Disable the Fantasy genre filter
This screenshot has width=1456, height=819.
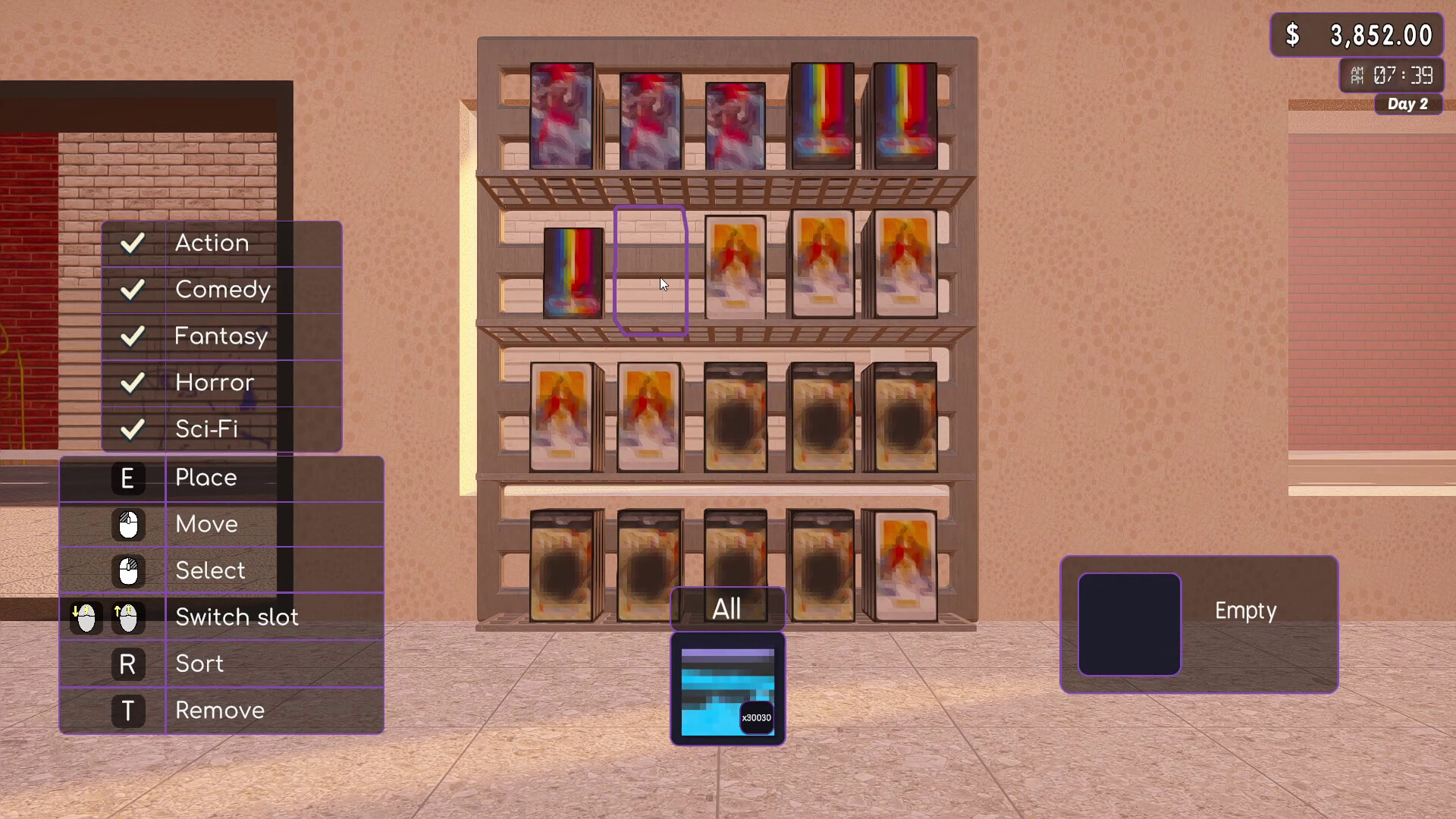click(133, 336)
